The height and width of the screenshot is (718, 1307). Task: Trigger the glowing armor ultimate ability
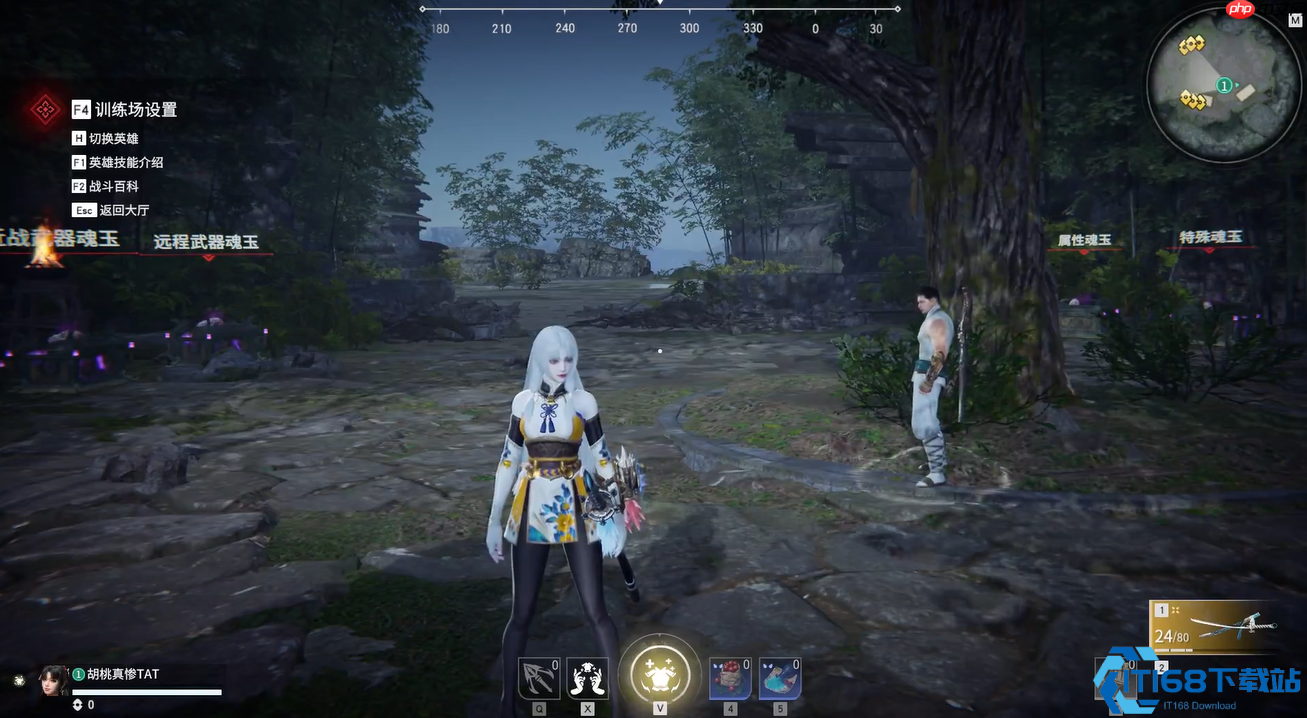click(x=659, y=671)
